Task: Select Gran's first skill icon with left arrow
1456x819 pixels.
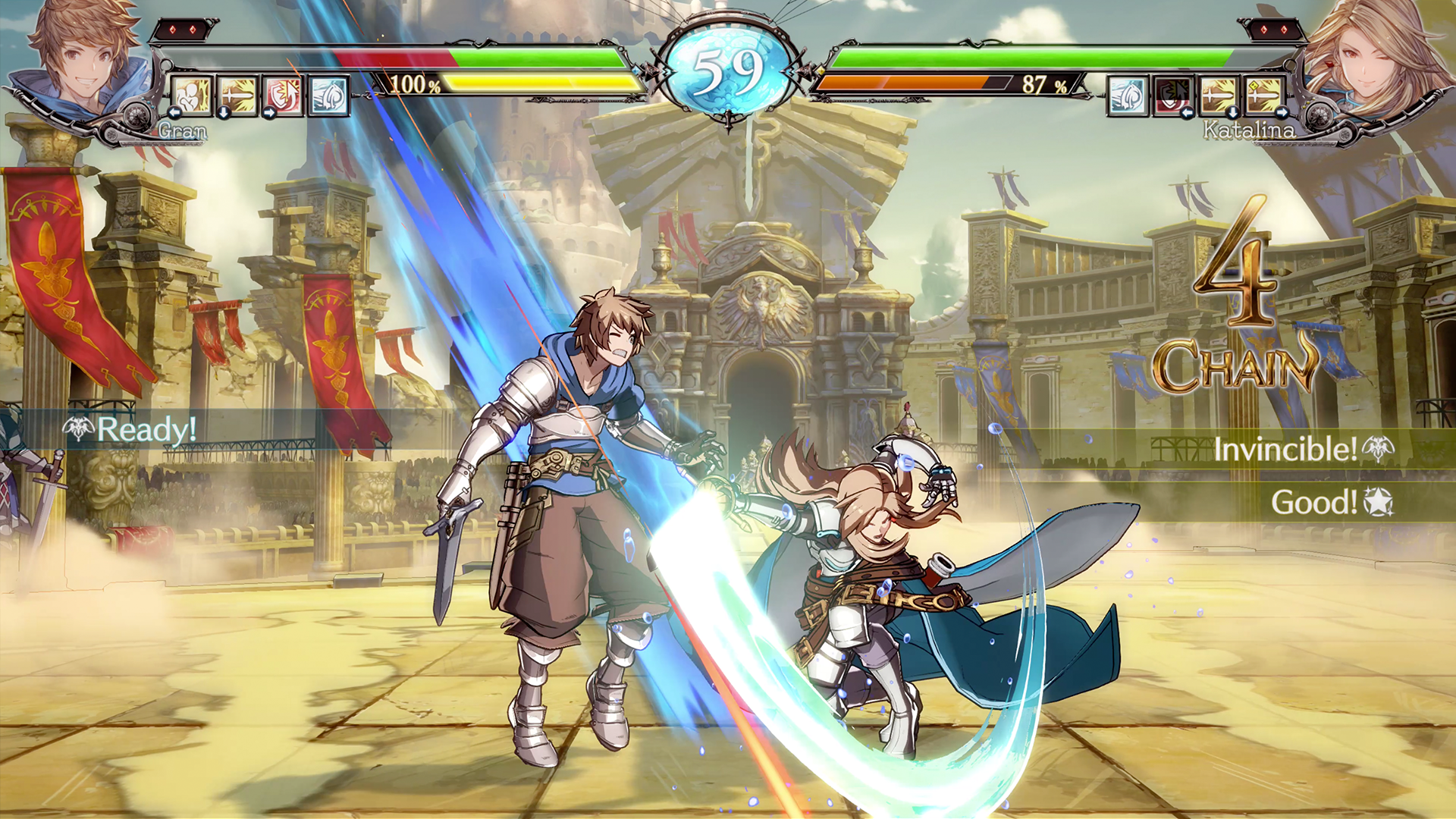Action: click(x=191, y=95)
